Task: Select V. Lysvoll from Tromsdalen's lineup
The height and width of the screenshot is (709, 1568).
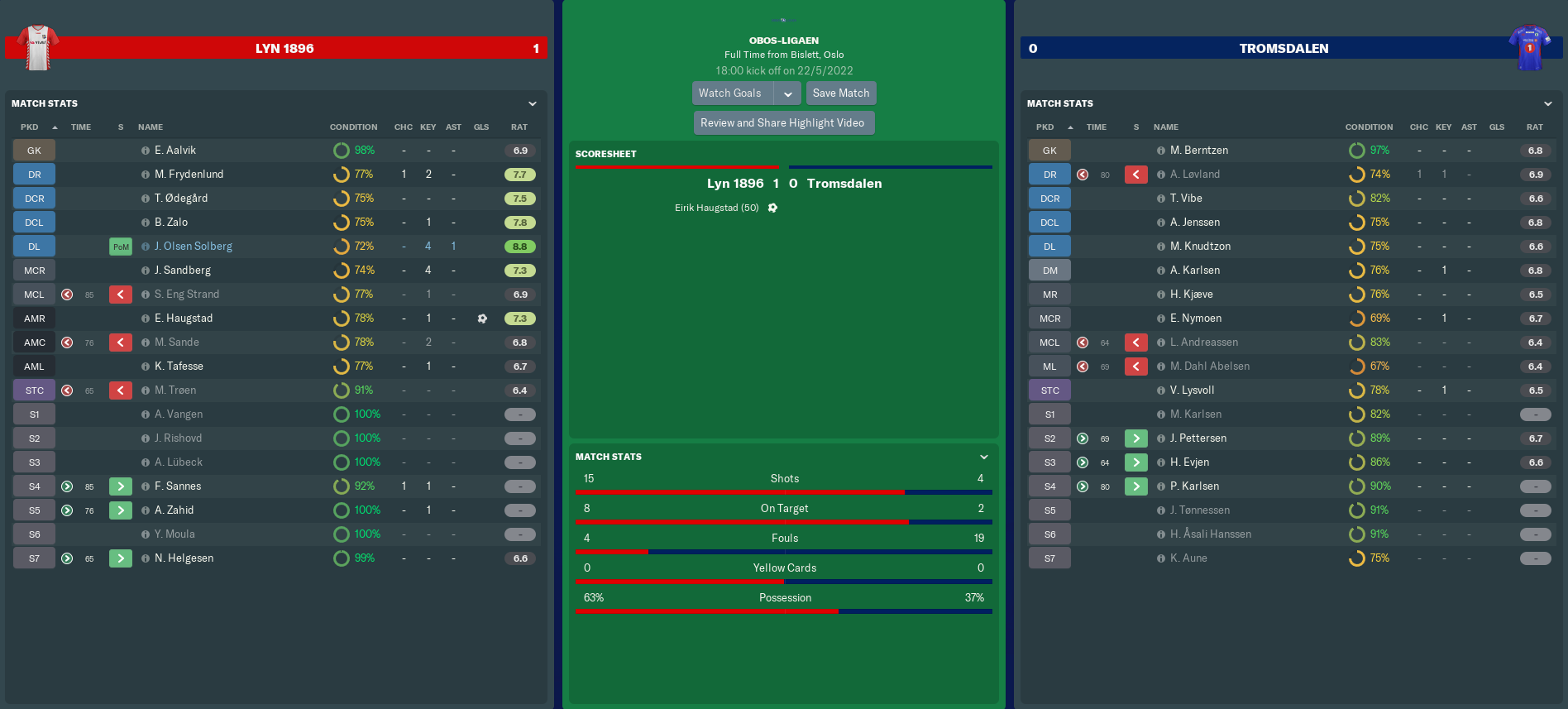Action: click(1192, 390)
